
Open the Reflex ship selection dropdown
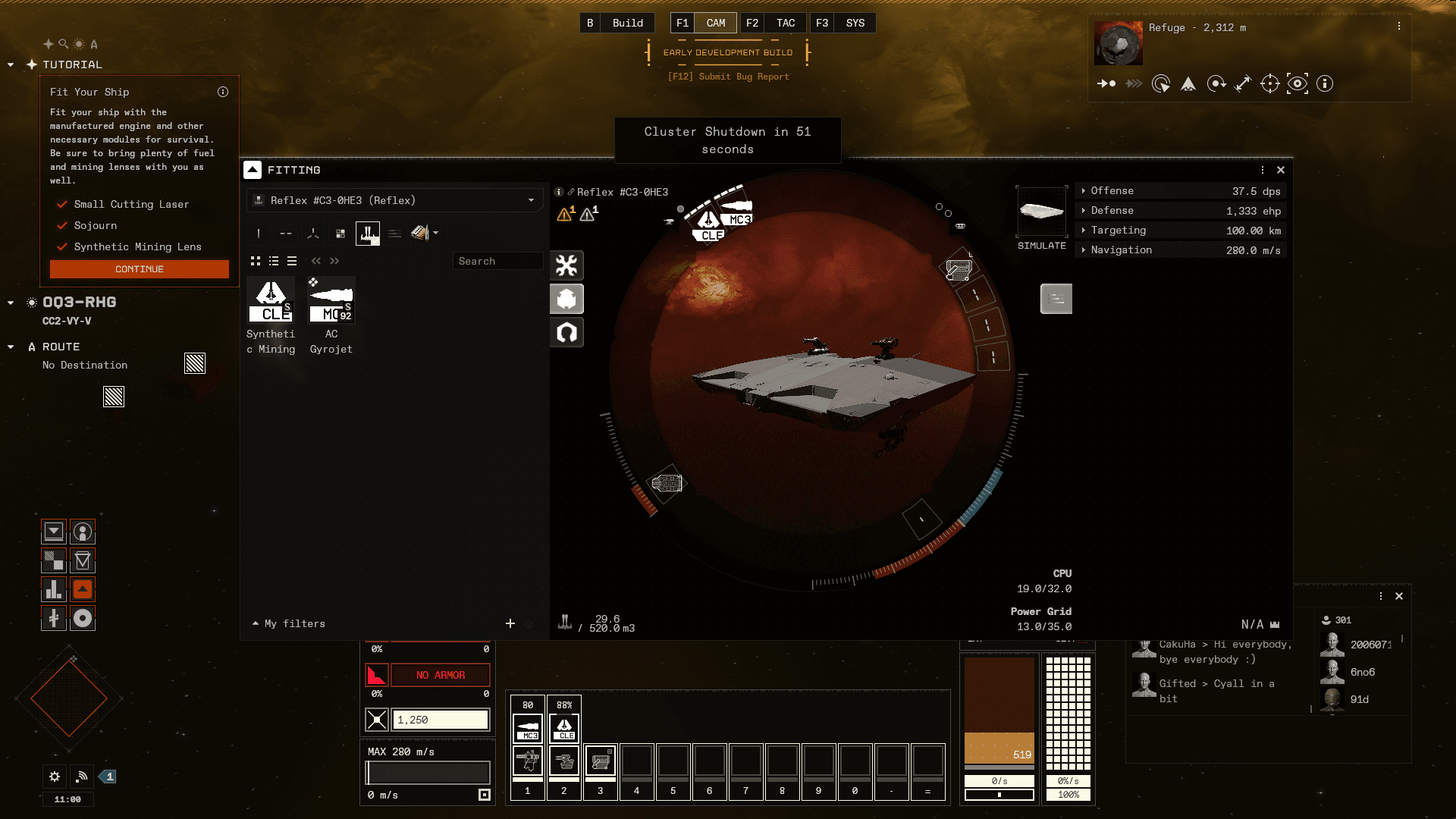[531, 200]
